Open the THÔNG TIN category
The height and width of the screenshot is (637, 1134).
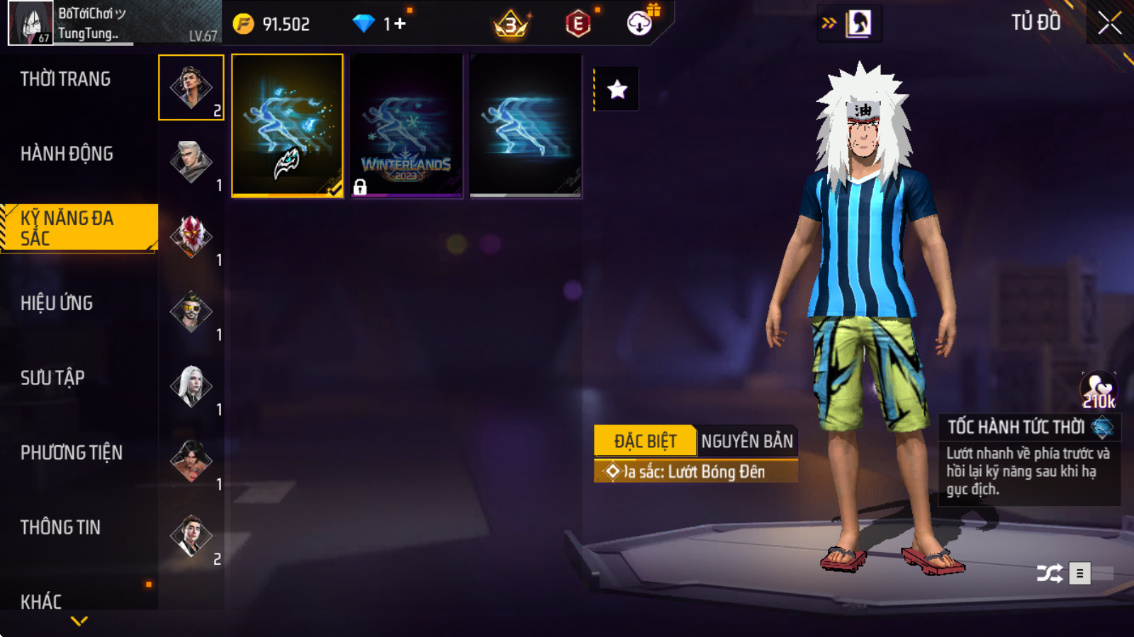[61, 527]
